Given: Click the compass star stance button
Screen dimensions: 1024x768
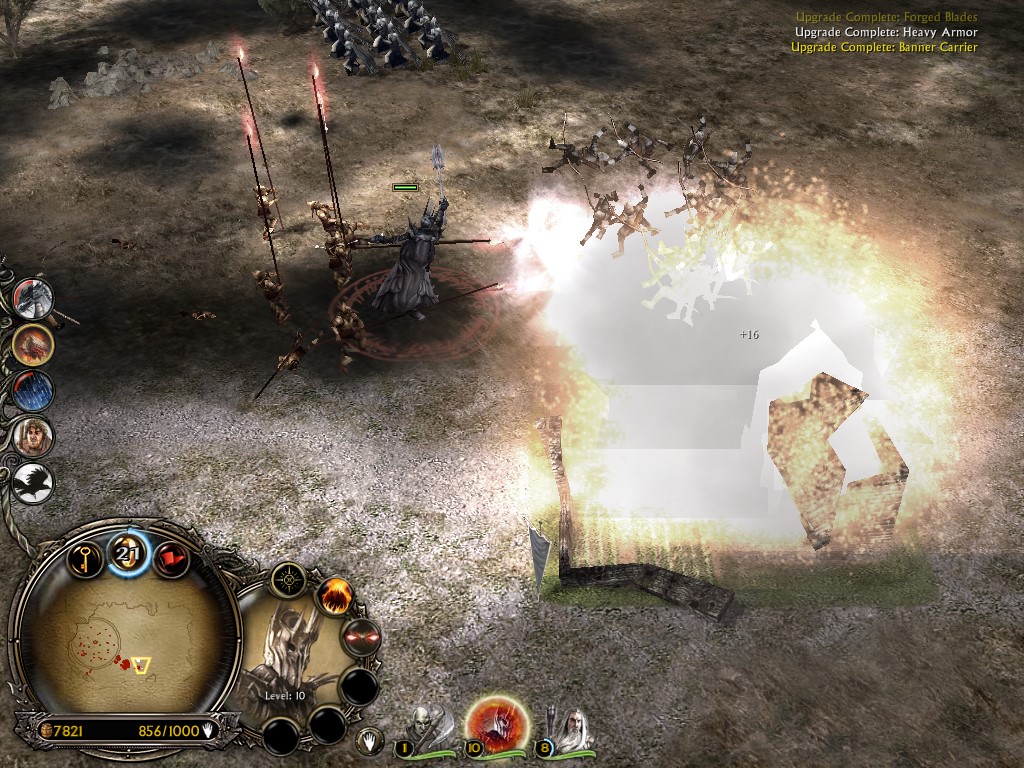Looking at the screenshot, I should coord(291,578).
